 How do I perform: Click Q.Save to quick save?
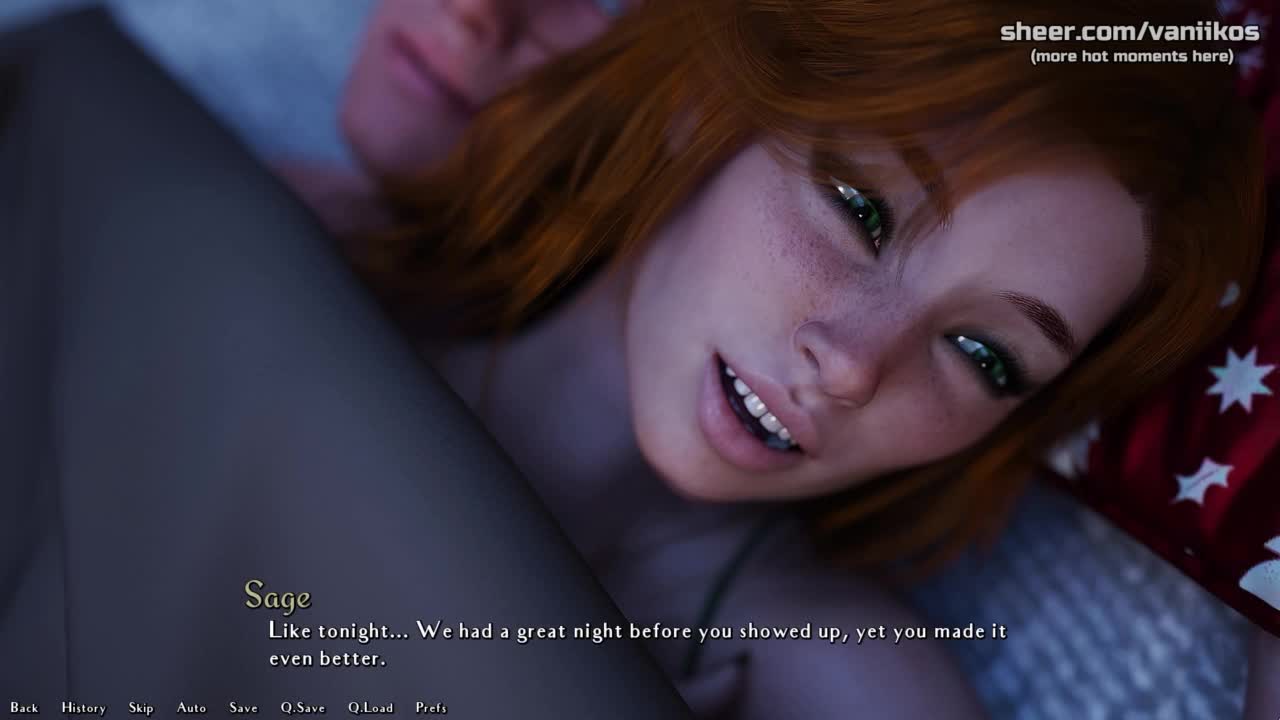303,708
